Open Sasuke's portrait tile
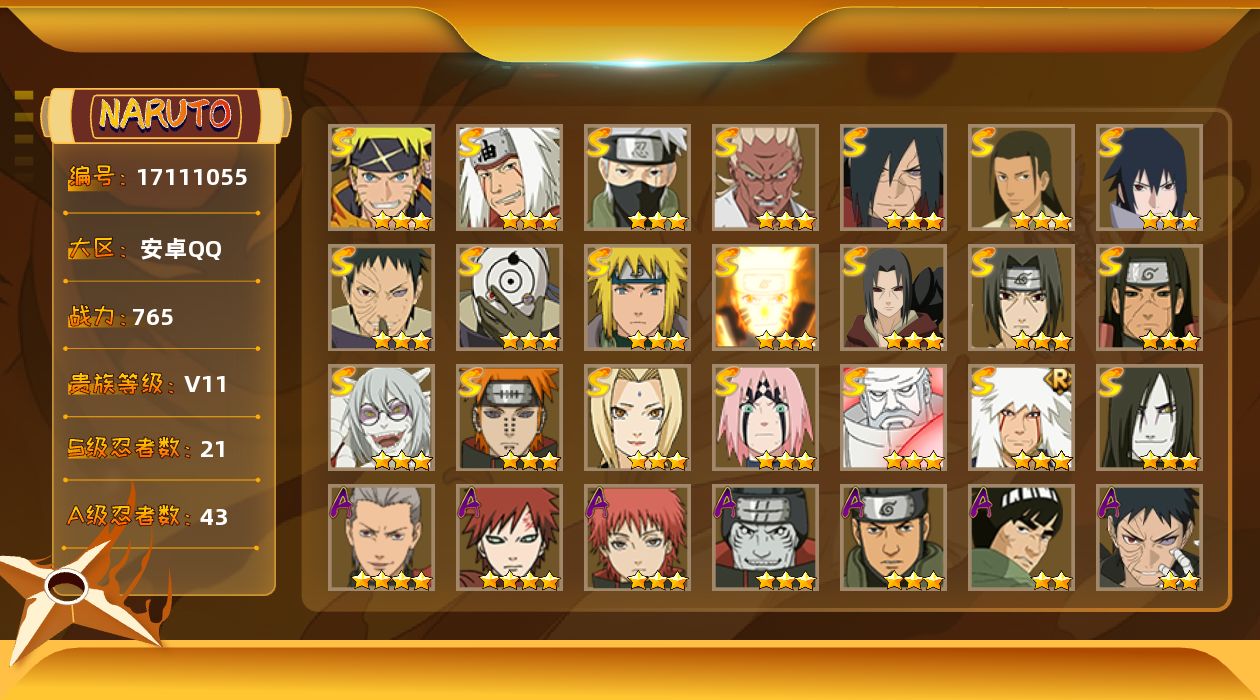Image resolution: width=1260 pixels, height=700 pixels. (x=1149, y=177)
